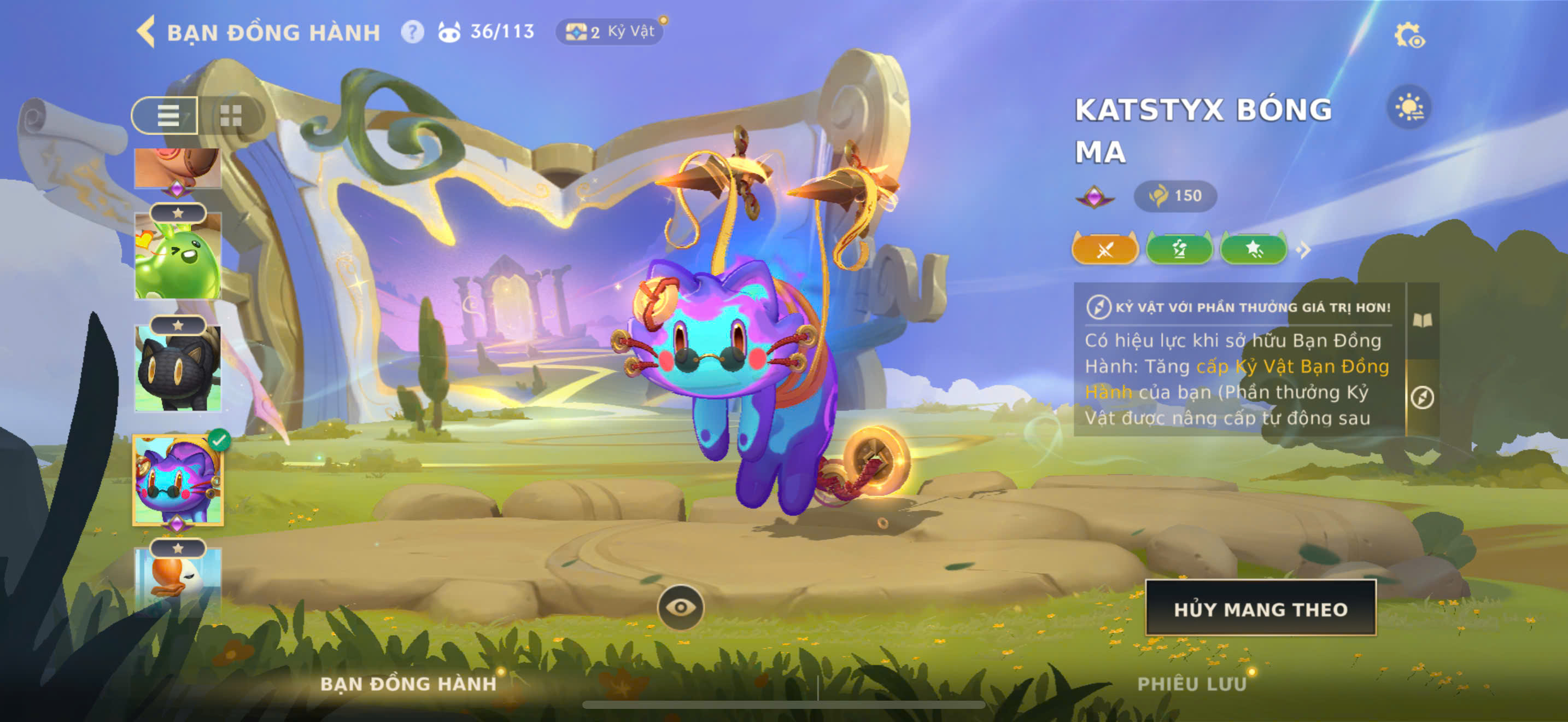Select the green star badge
The width and height of the screenshot is (1568, 722).
click(x=1253, y=249)
